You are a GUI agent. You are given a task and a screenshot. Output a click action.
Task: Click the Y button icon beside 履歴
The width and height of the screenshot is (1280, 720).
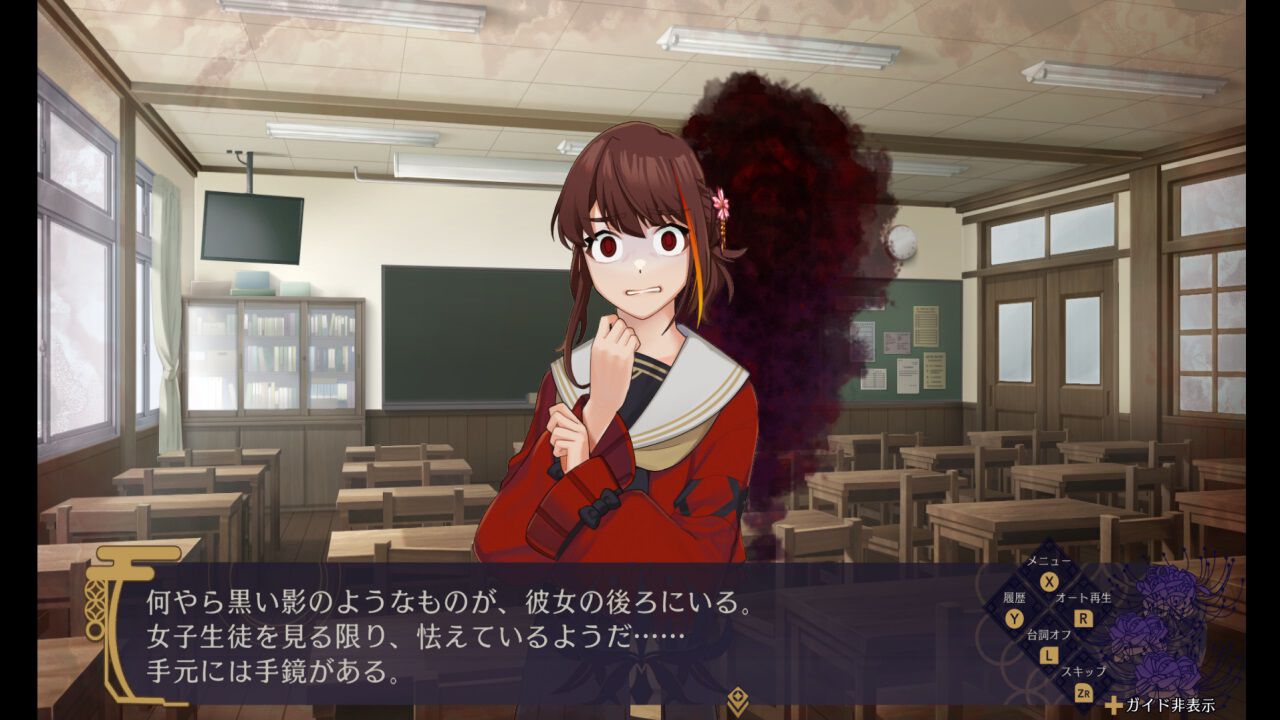[1014, 618]
